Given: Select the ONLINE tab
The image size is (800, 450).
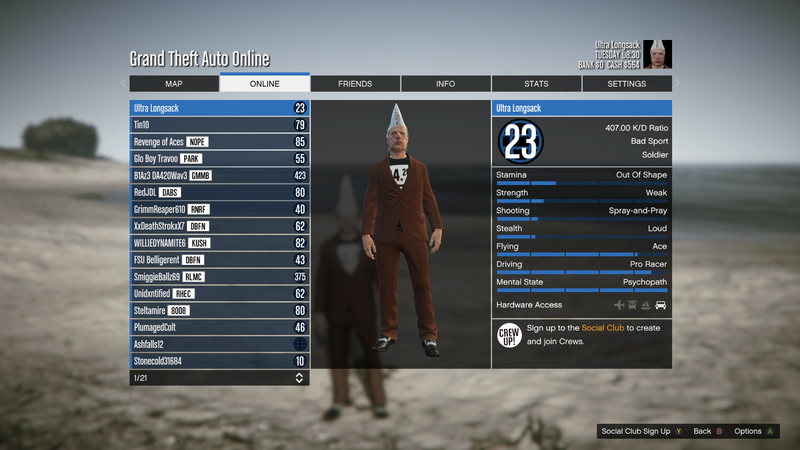Looking at the screenshot, I should 264,84.
